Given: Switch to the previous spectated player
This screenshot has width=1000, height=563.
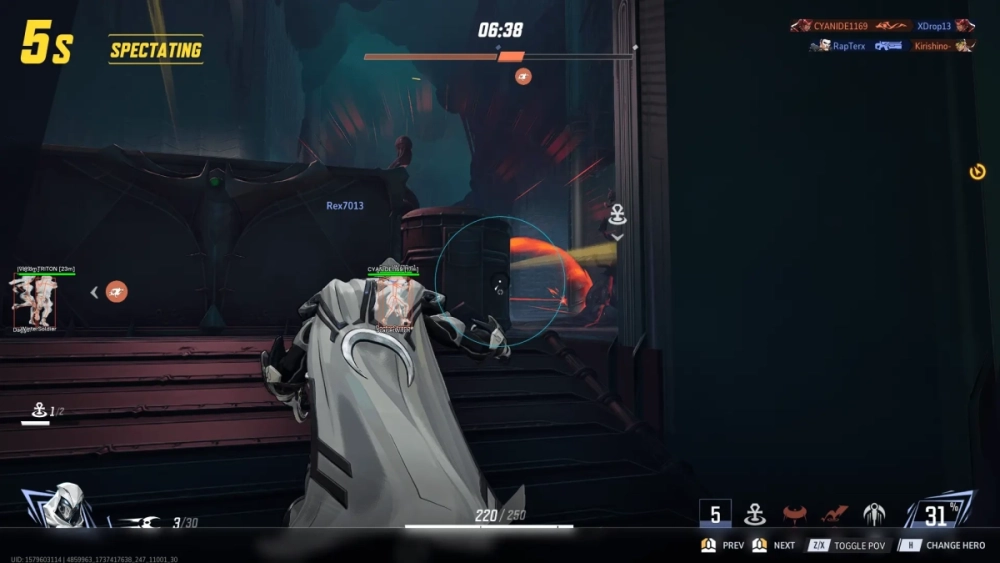Looking at the screenshot, I should pos(723,545).
